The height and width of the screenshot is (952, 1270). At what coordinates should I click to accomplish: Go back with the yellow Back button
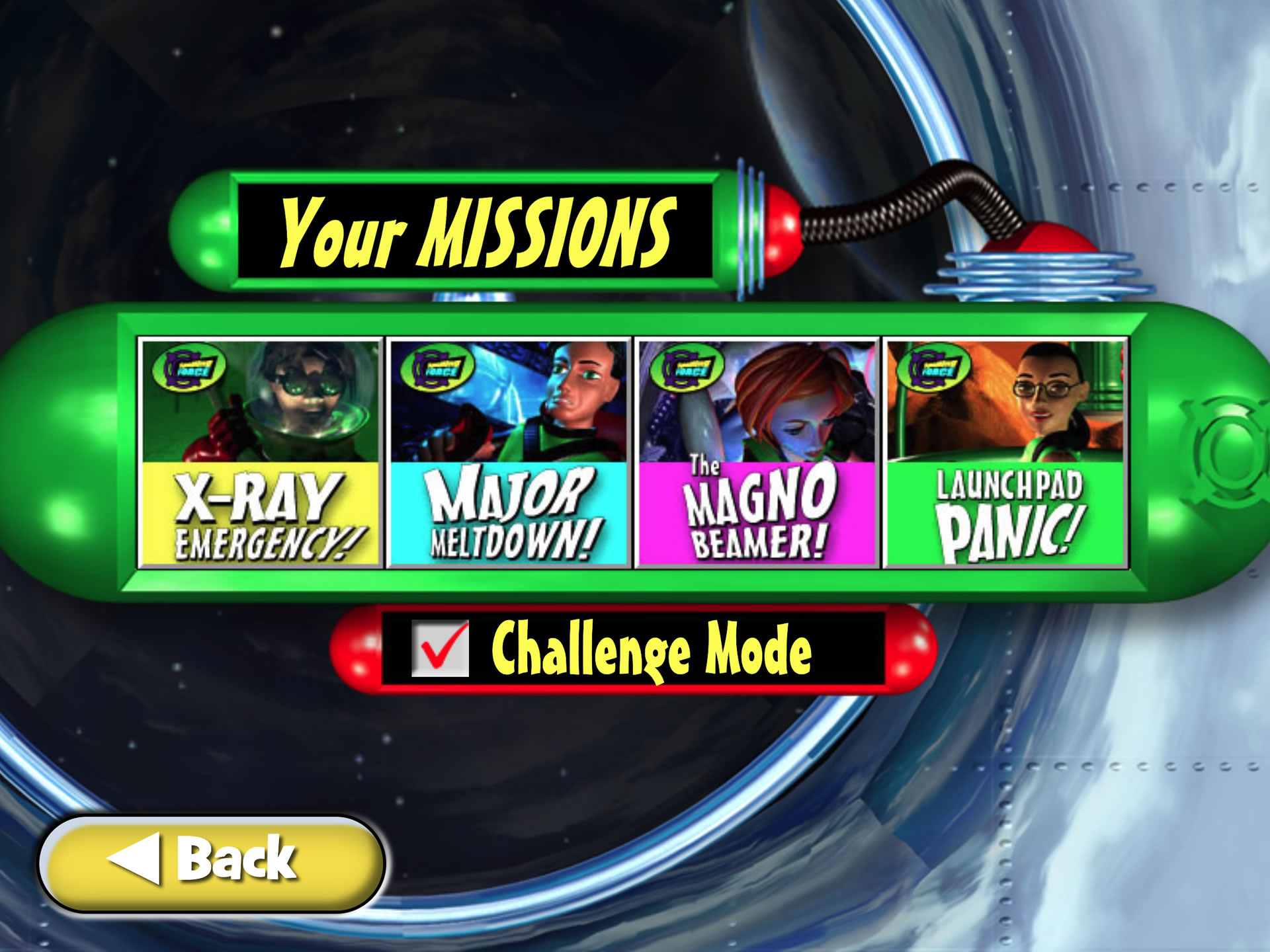coord(212,863)
